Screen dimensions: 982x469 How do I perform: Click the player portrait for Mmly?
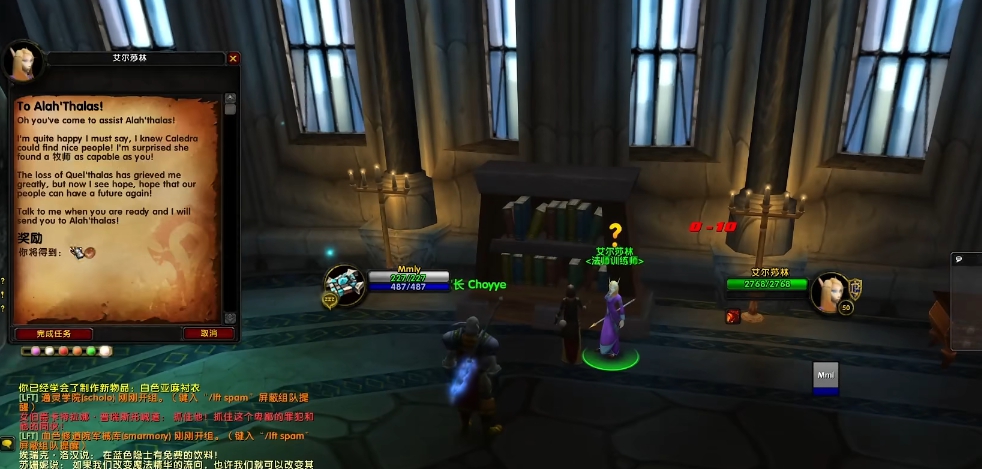click(x=343, y=286)
